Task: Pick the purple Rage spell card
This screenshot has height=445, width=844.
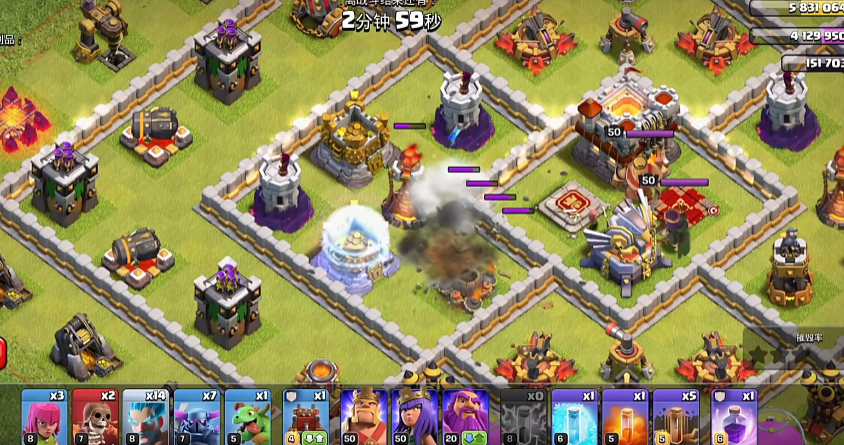Action: coord(733,417)
